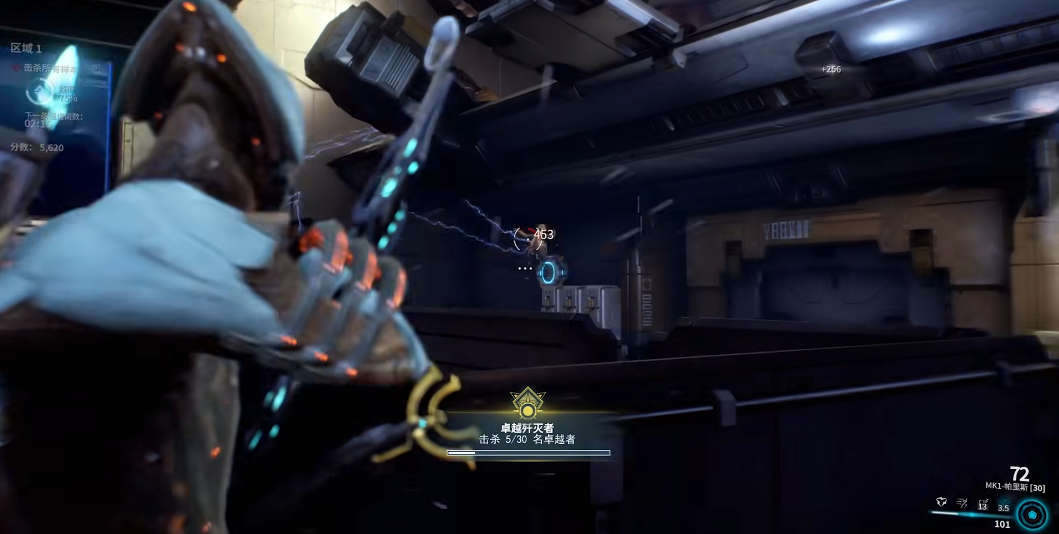Viewport: 1059px width, 534px height.
Task: Trigger the third ability labeled 13
Action: click(982, 505)
